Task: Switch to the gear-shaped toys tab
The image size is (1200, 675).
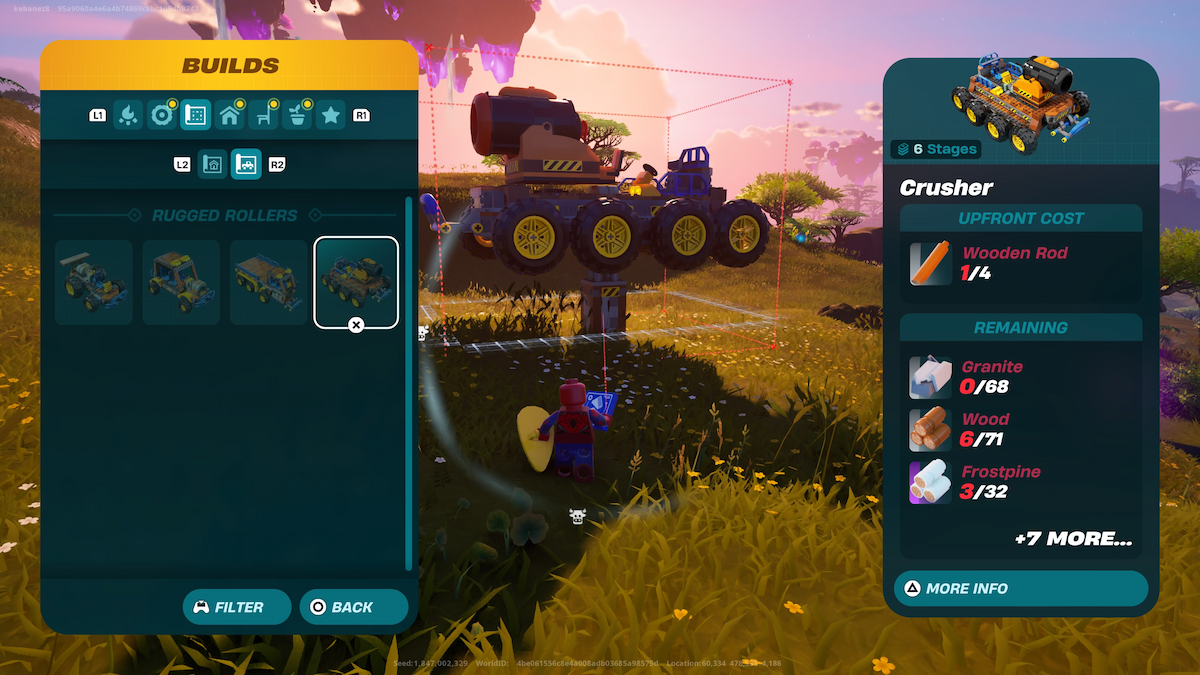Action: pos(161,116)
